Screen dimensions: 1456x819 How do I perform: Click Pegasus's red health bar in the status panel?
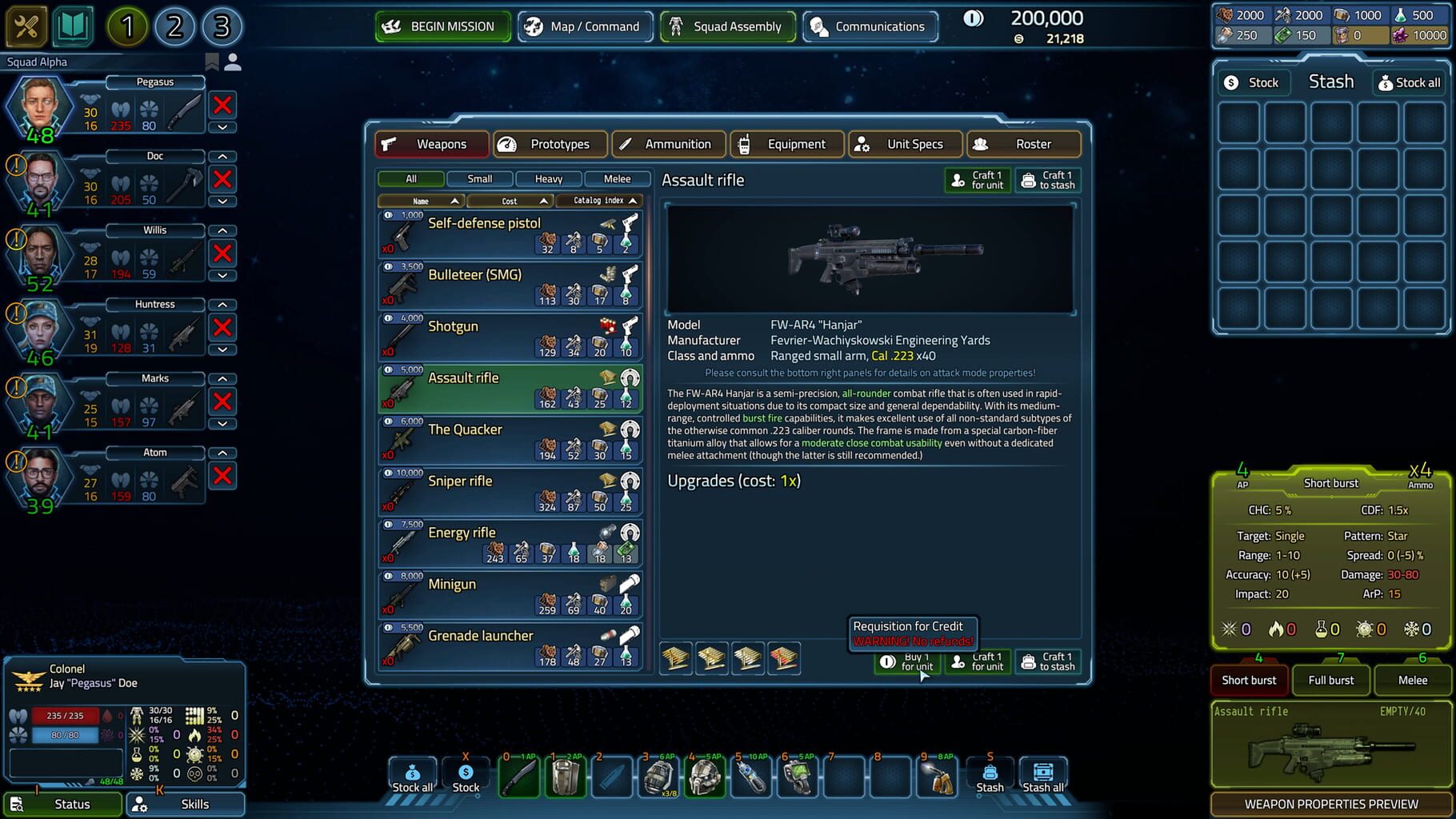(x=64, y=716)
